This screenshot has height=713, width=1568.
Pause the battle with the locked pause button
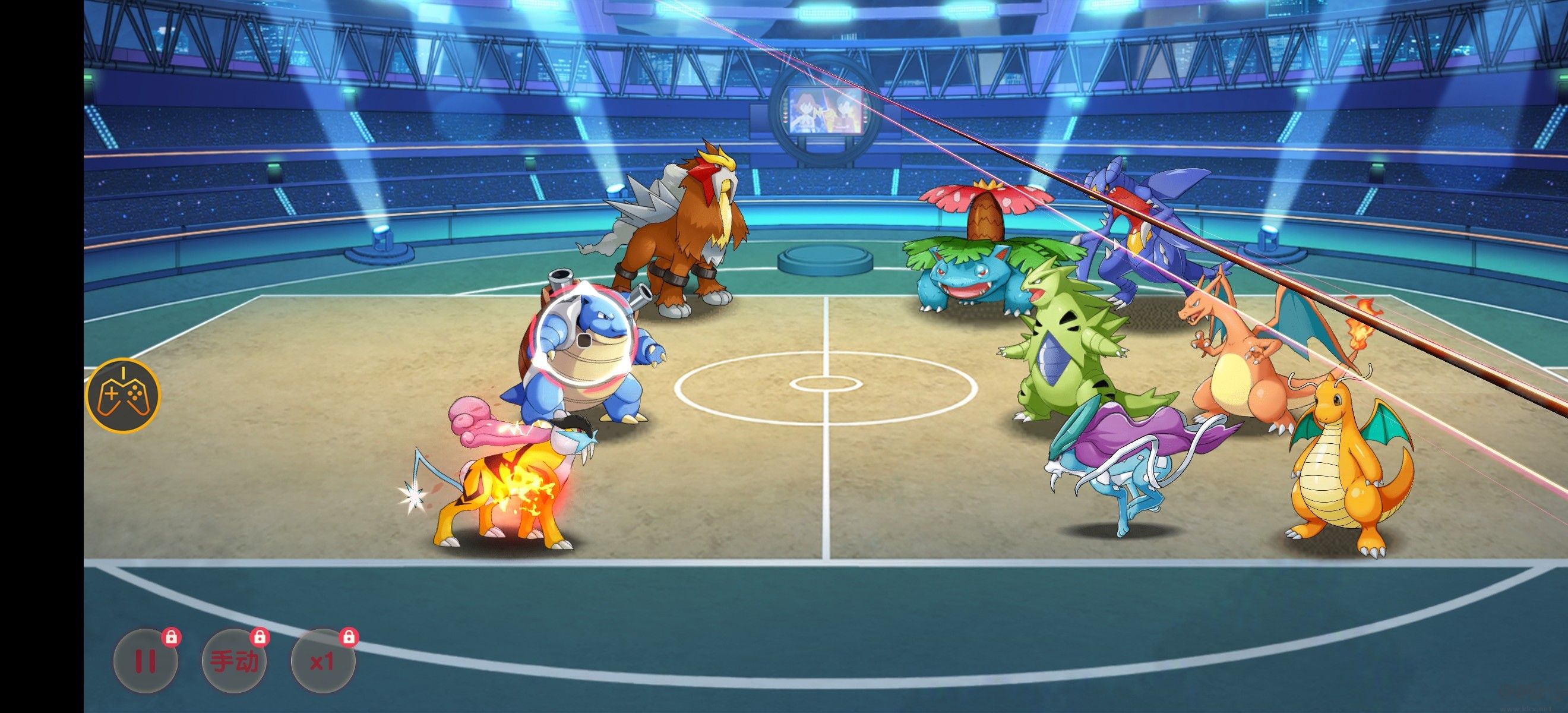pos(146,661)
